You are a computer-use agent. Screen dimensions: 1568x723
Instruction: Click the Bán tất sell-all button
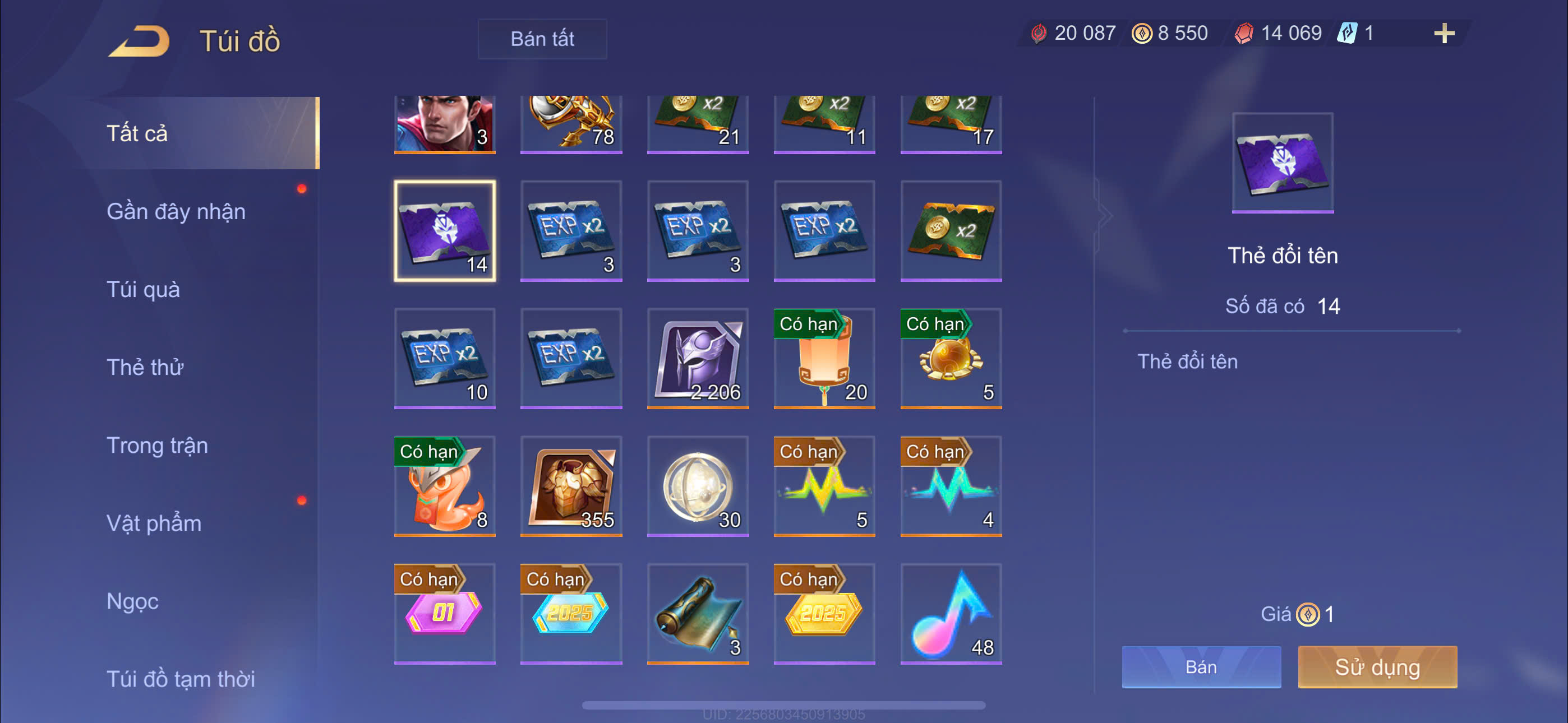(542, 39)
